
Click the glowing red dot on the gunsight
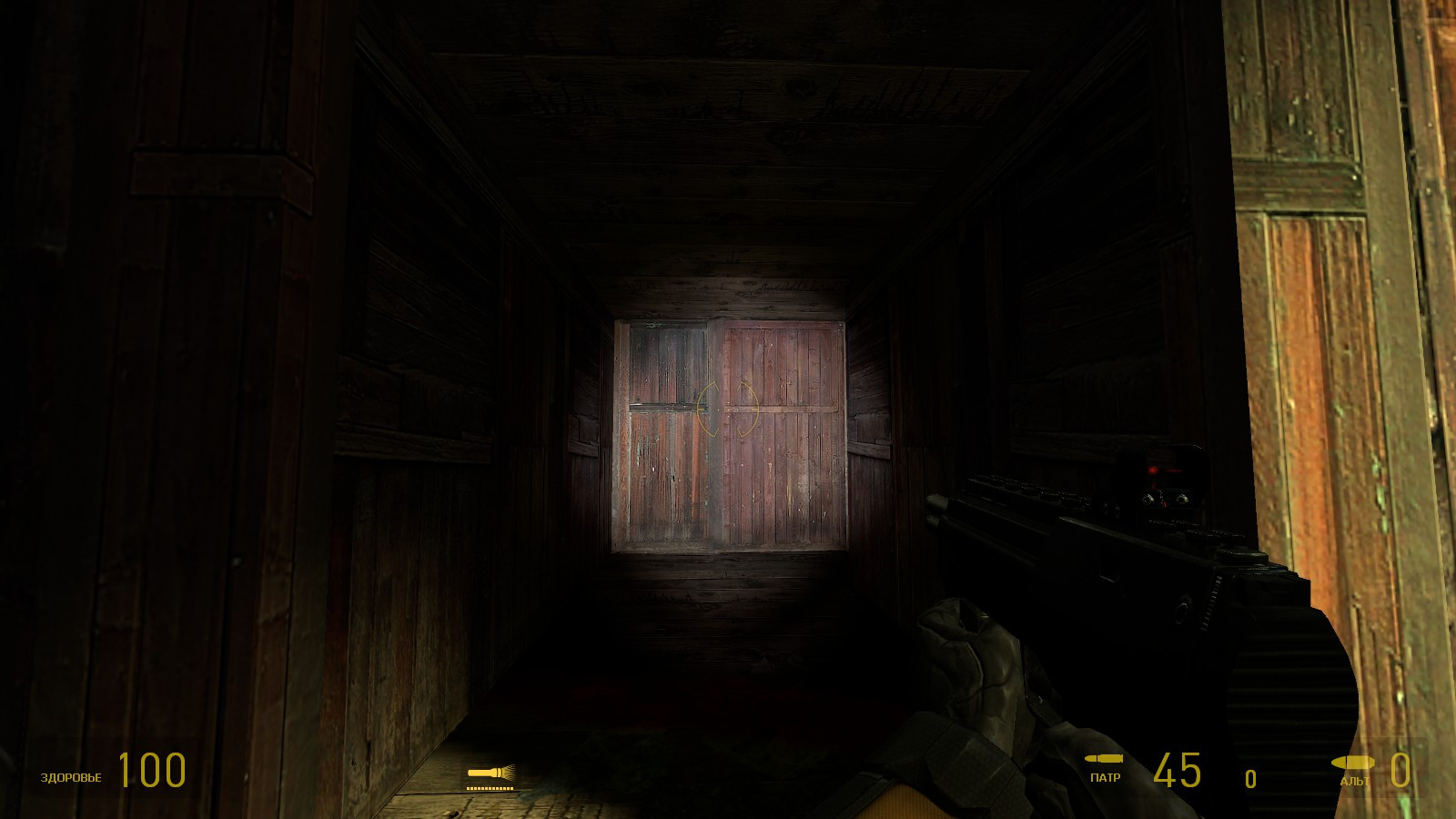(1153, 470)
